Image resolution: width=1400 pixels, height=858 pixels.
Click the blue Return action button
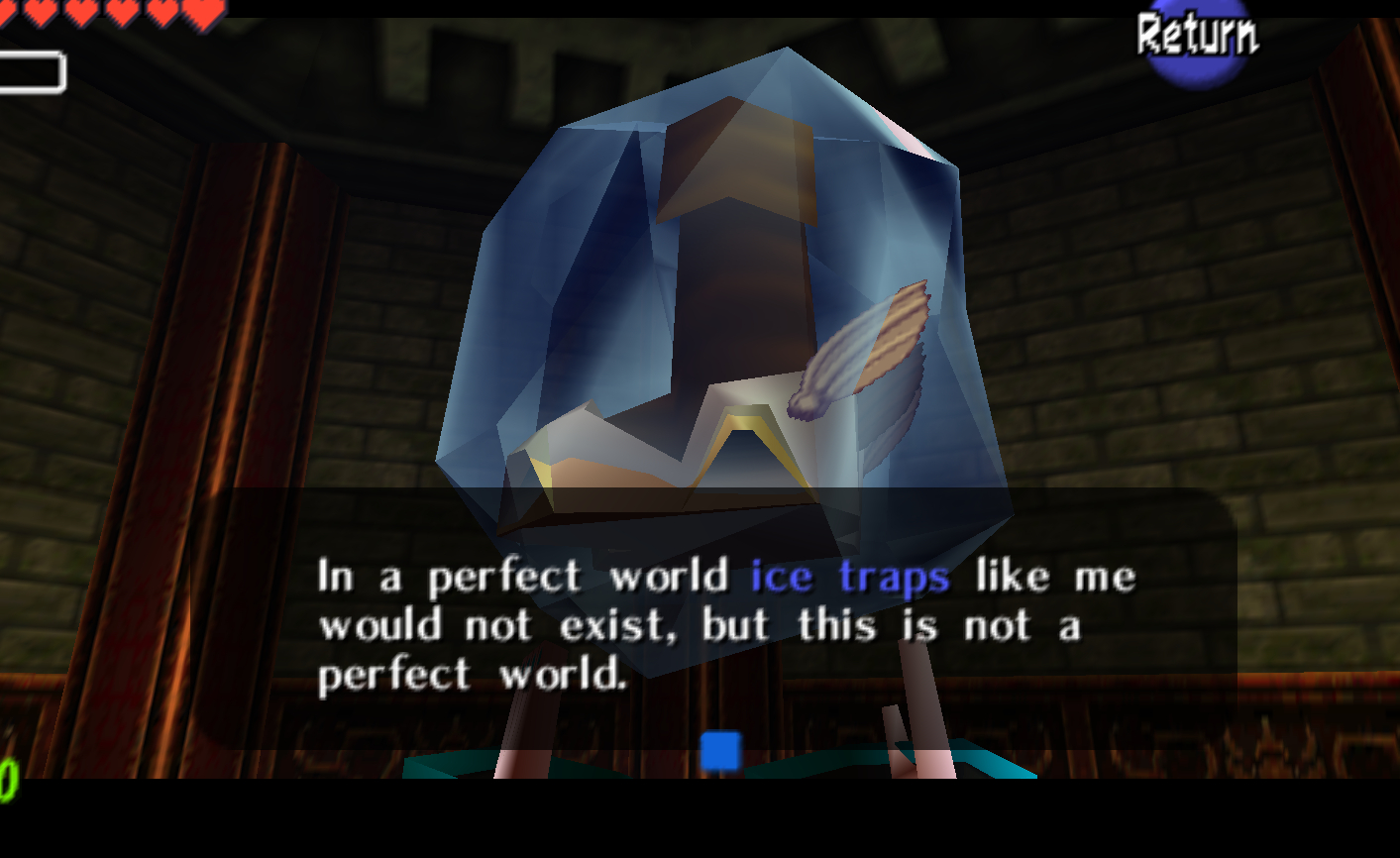tap(1196, 40)
